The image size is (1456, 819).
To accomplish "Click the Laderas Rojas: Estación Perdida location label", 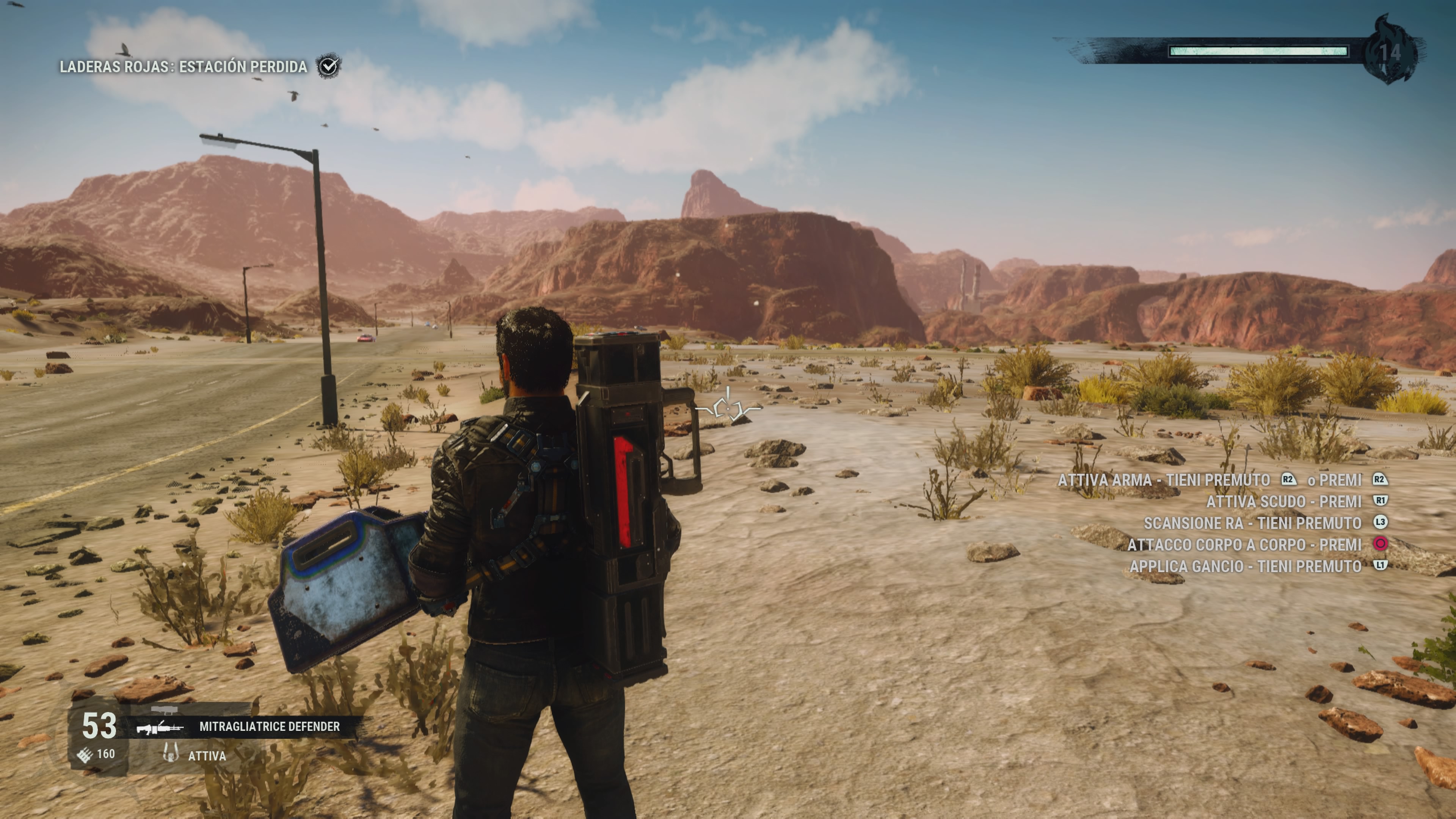I will coord(183,67).
